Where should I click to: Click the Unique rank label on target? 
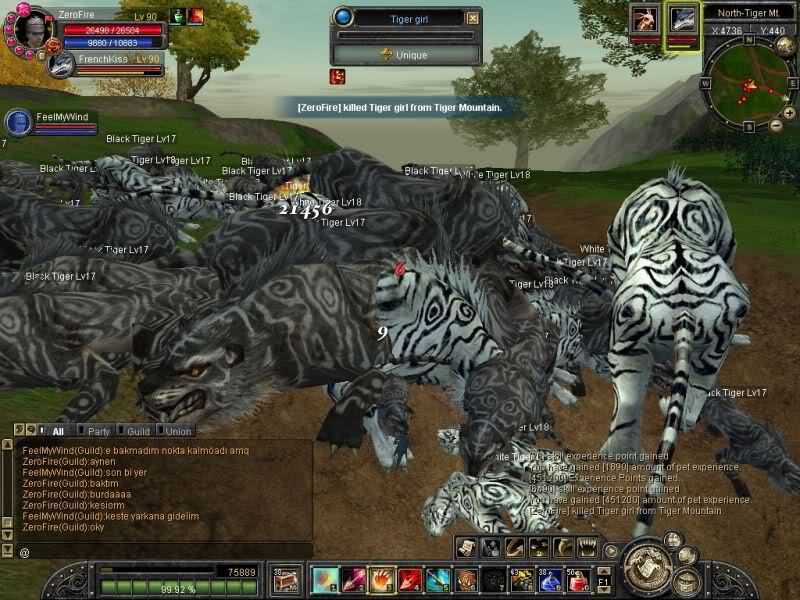(403, 55)
